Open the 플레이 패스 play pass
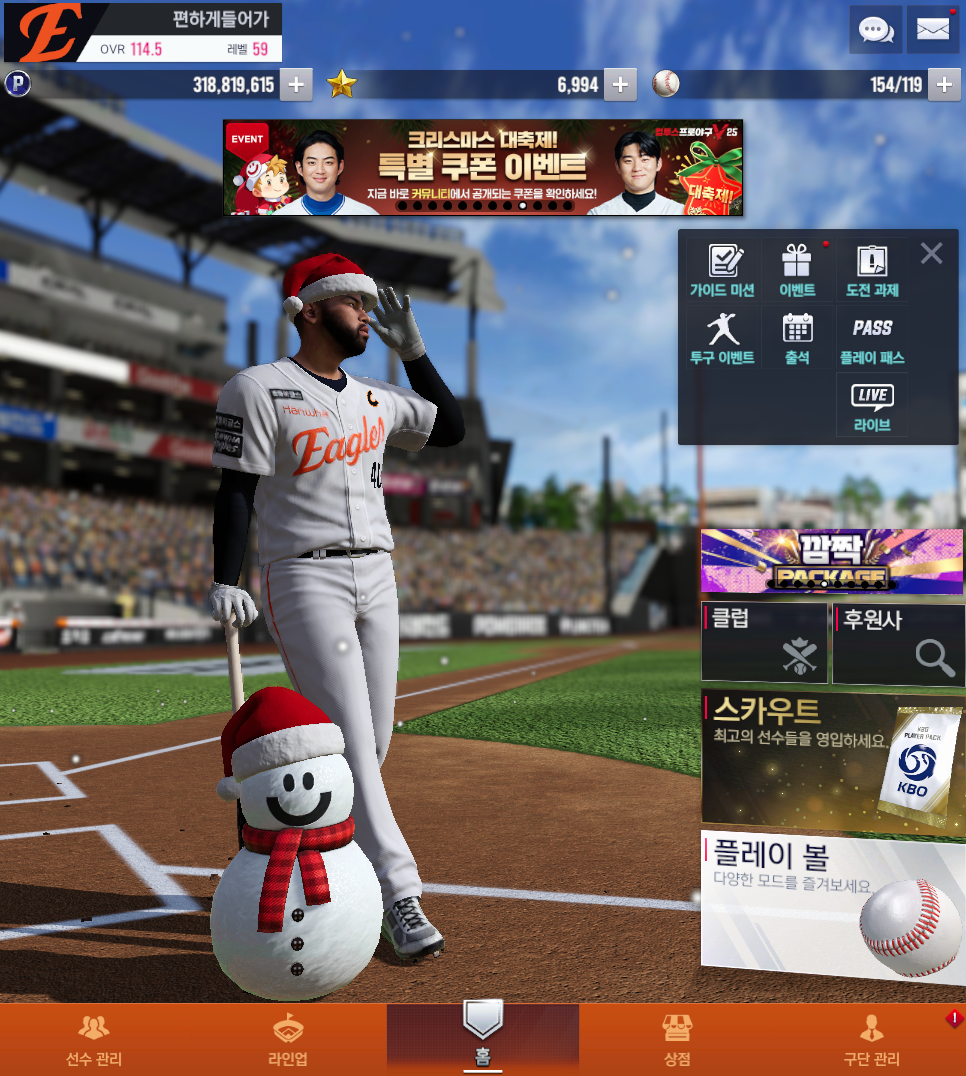The height and width of the screenshot is (1076, 966). 872,338
